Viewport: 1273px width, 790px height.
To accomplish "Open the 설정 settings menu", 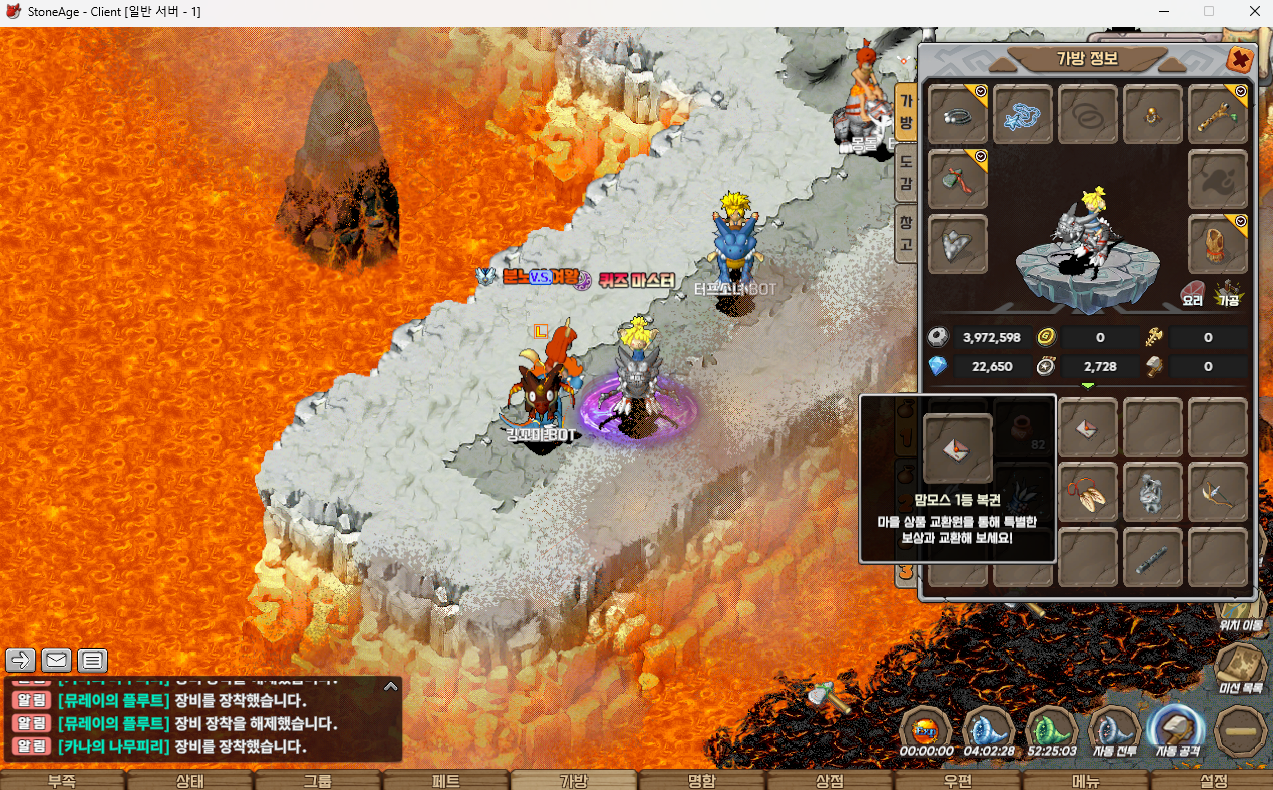I will tap(1213, 781).
